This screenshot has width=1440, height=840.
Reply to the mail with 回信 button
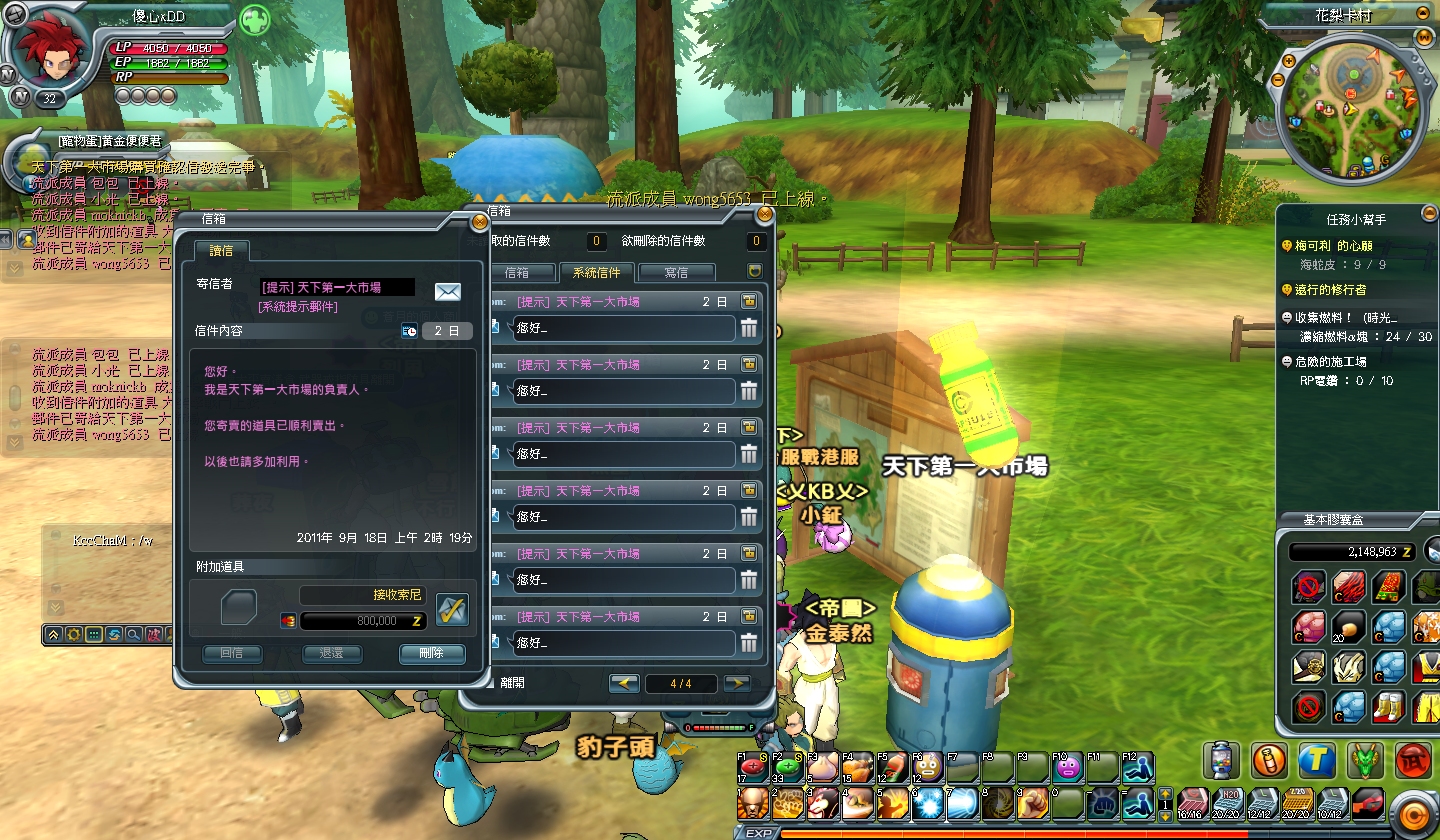[x=232, y=654]
